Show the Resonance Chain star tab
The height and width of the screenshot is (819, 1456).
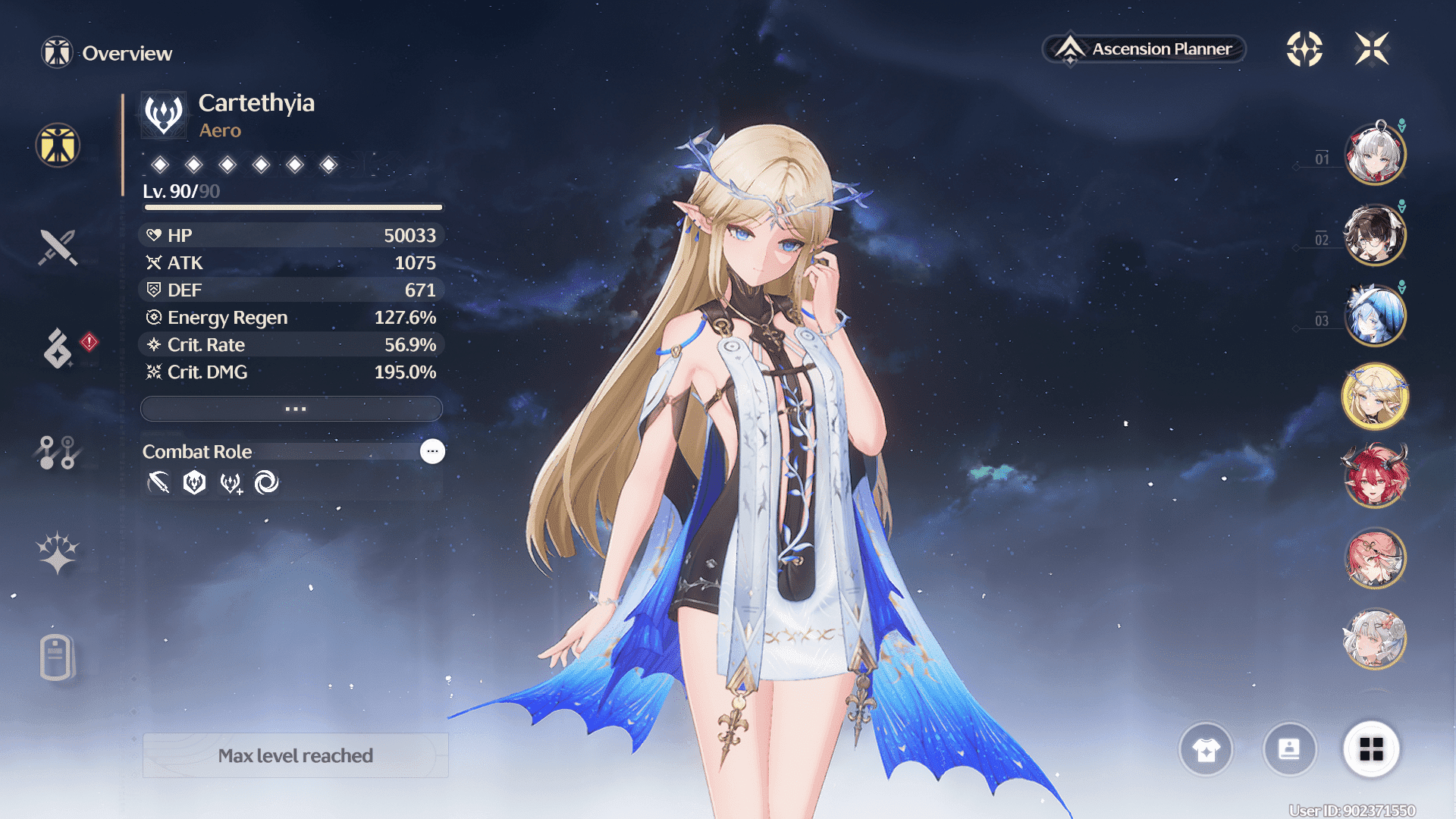(58, 552)
